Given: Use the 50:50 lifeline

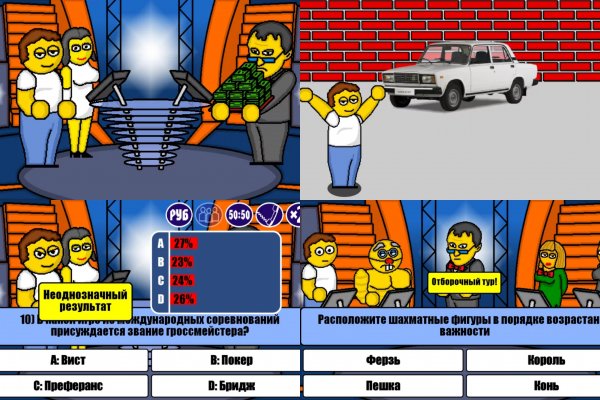Looking at the screenshot, I should pyautogui.click(x=238, y=214).
